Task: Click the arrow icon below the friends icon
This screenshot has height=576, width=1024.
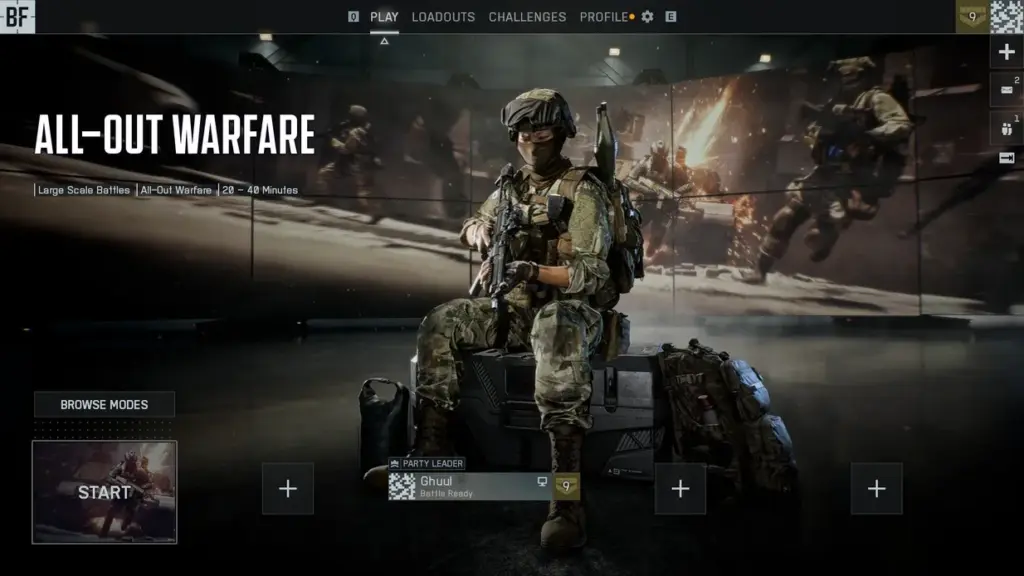Action: (x=1006, y=158)
